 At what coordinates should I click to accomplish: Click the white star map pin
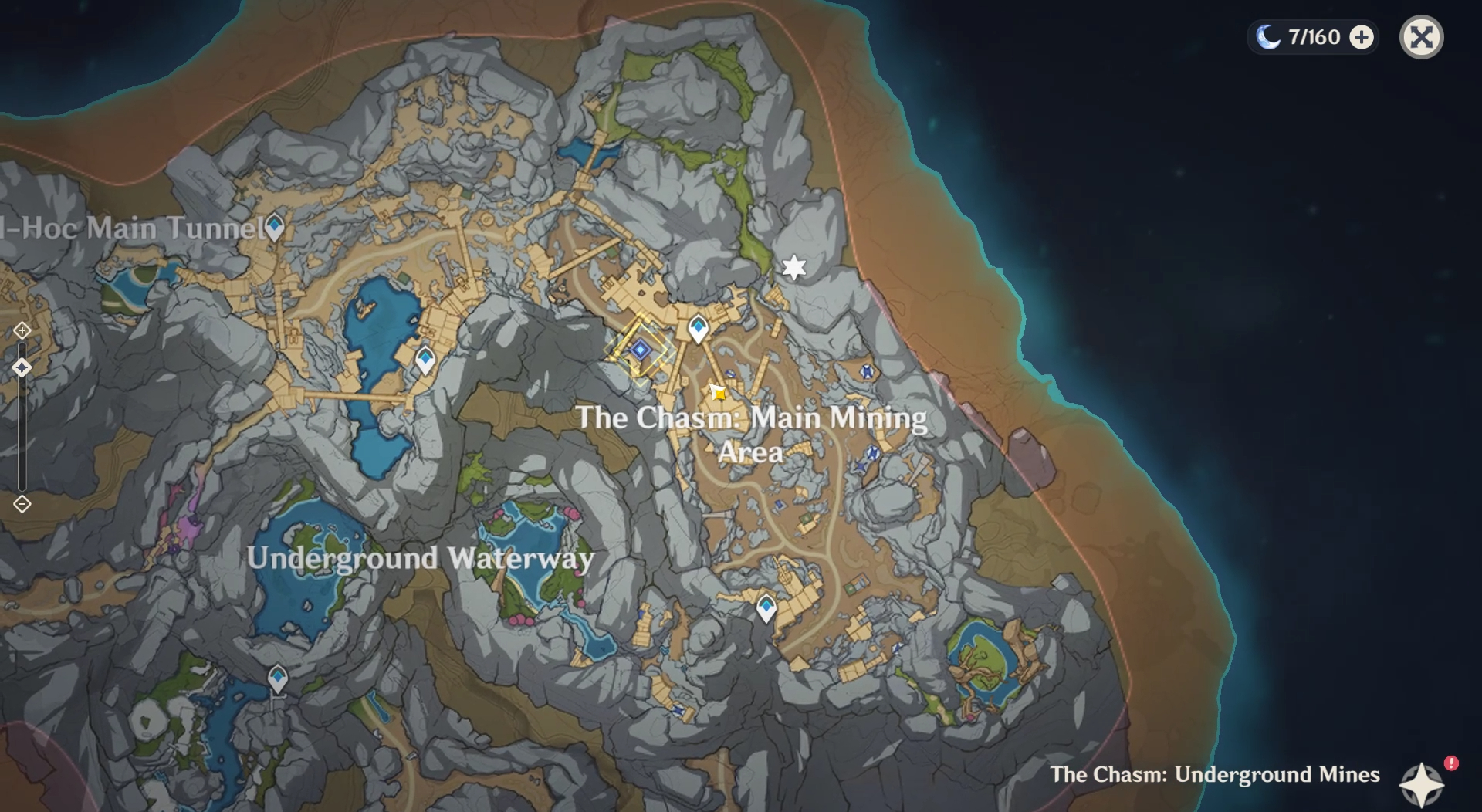tap(793, 268)
